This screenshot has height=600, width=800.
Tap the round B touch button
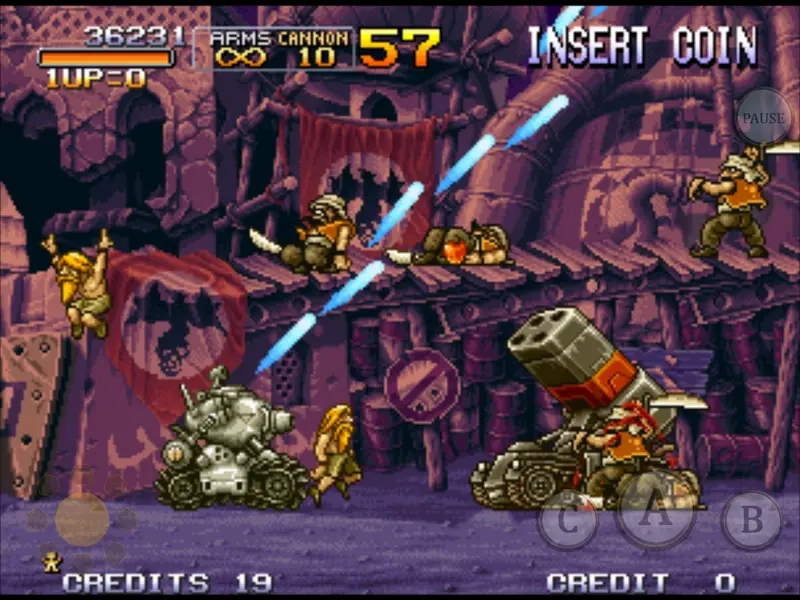pyautogui.click(x=751, y=520)
